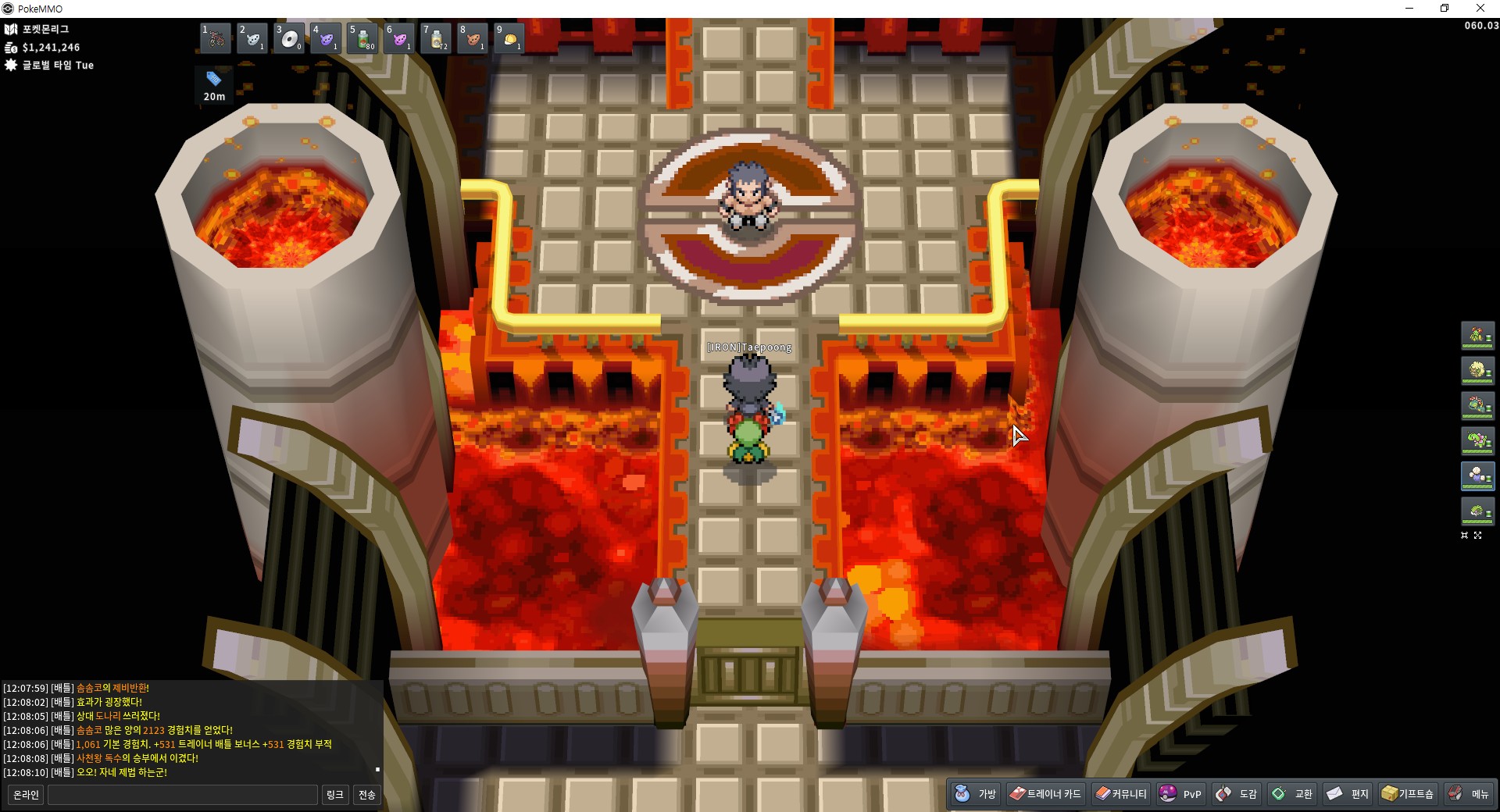The height and width of the screenshot is (812, 1500).
Task: Click the chat message input field
Action: point(183,795)
